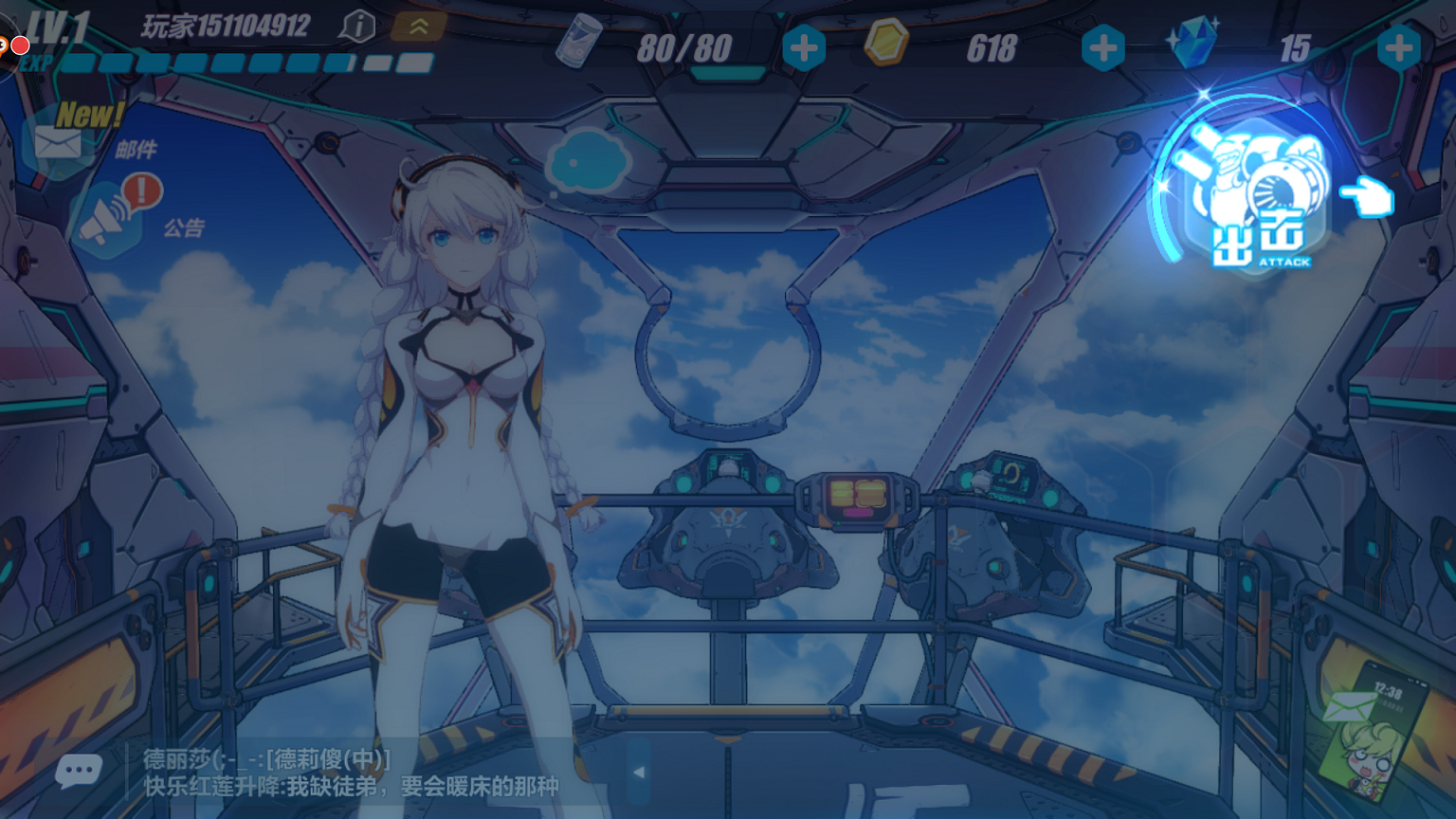Show player info via the i icon
The width and height of the screenshot is (1456, 819).
click(x=357, y=27)
